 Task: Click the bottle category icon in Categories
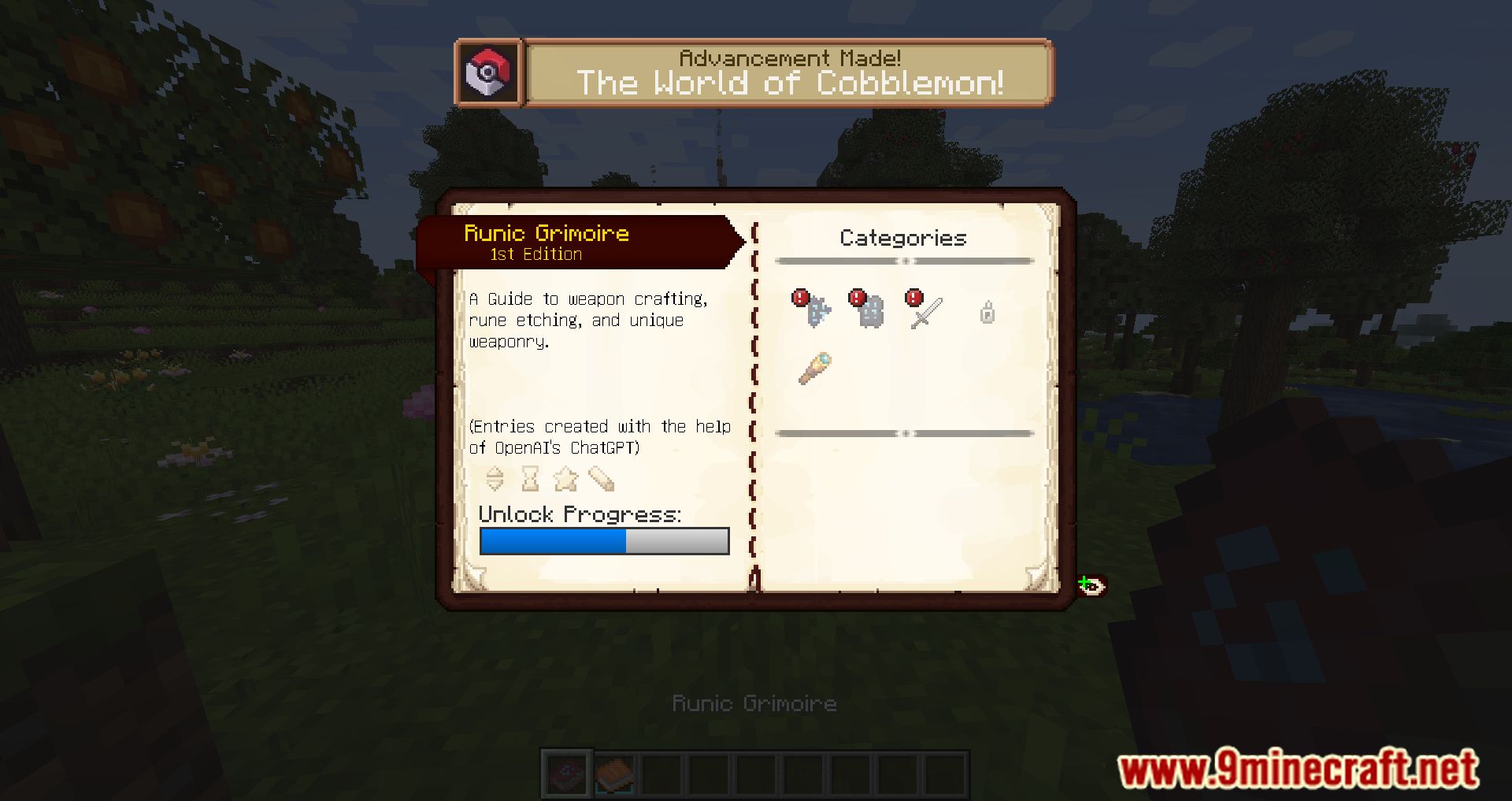pos(987,313)
